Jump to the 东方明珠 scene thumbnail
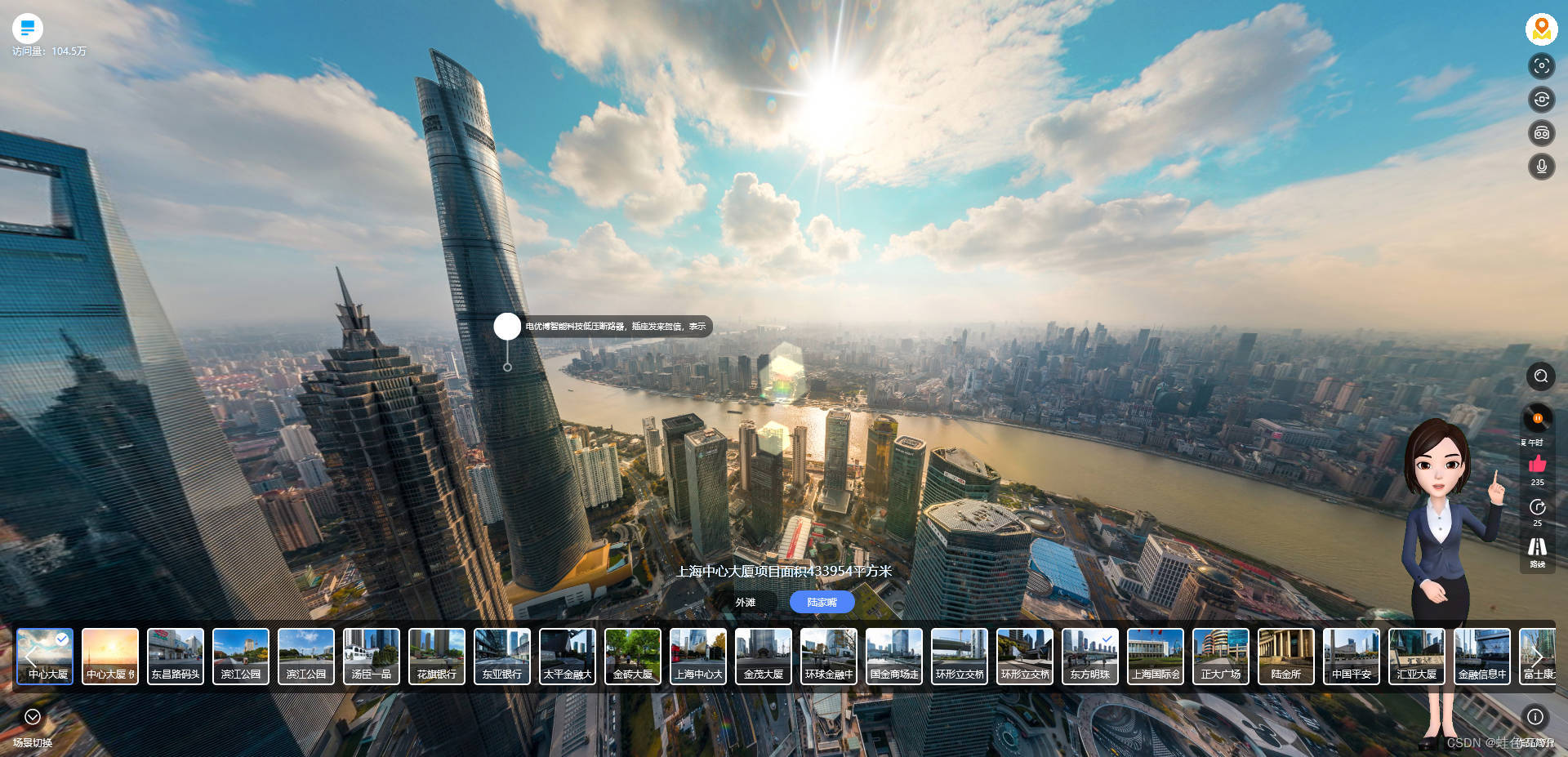Image resolution: width=1568 pixels, height=757 pixels. (x=1090, y=656)
